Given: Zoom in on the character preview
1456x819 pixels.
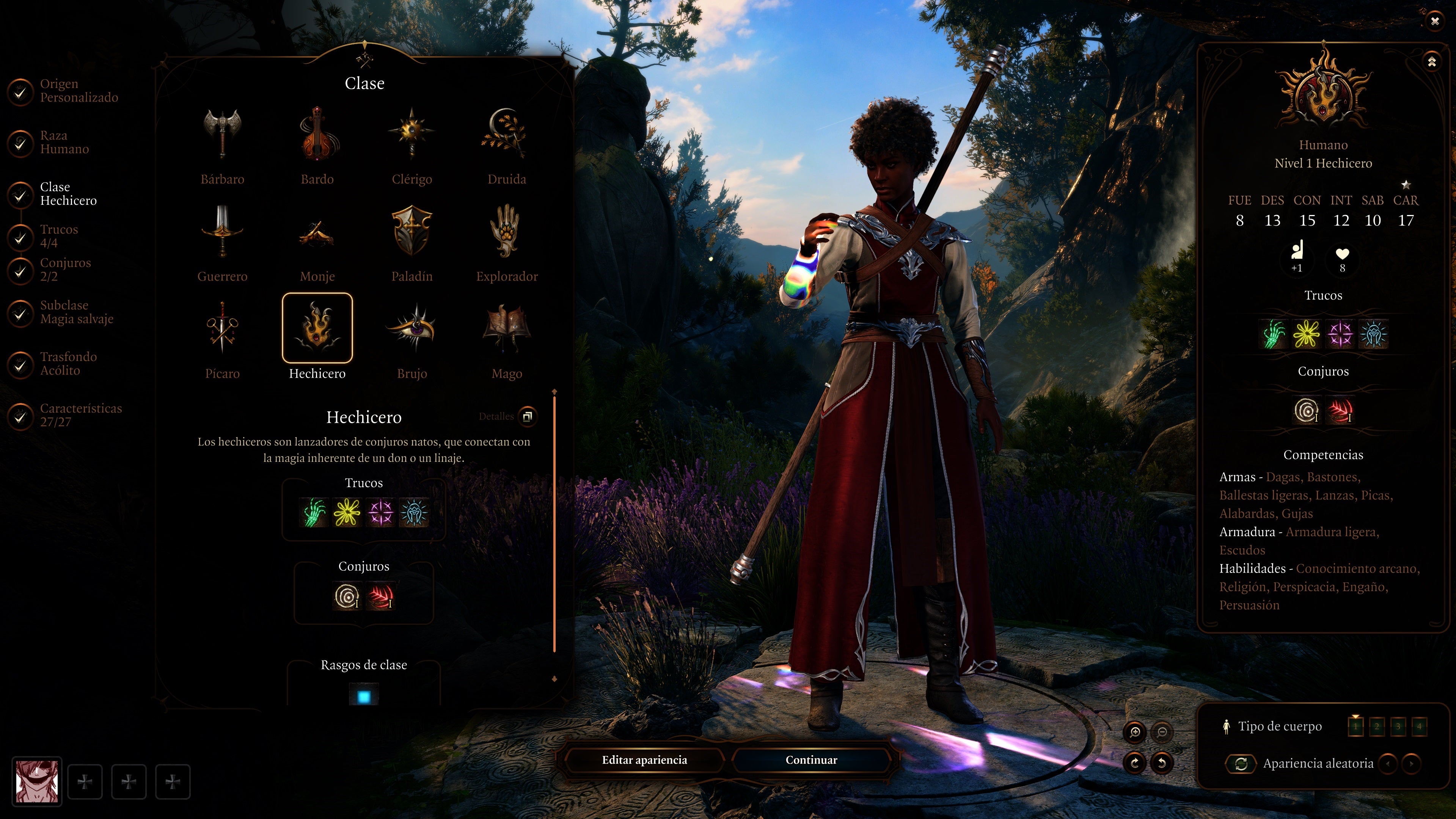Looking at the screenshot, I should coord(1135,733).
